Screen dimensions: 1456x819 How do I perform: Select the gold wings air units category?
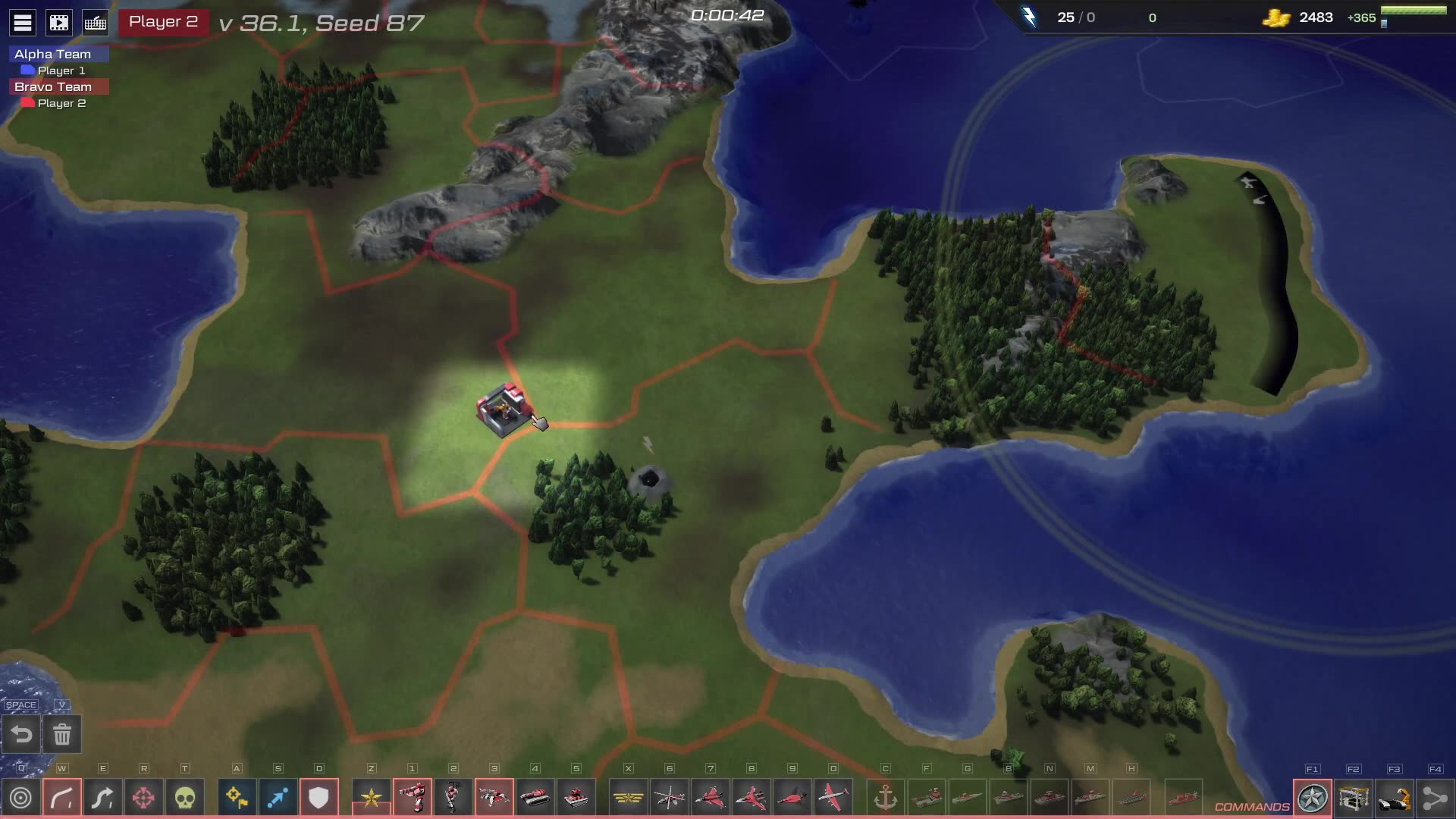coord(628,798)
